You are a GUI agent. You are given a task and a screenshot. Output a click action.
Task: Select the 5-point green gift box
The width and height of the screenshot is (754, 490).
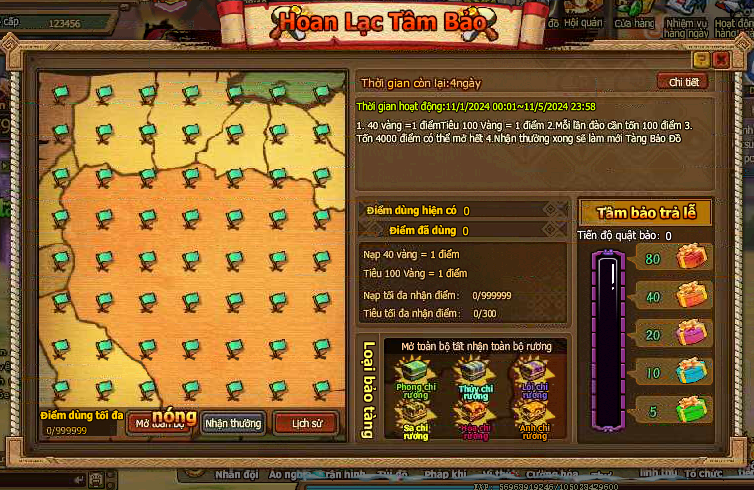click(x=690, y=409)
